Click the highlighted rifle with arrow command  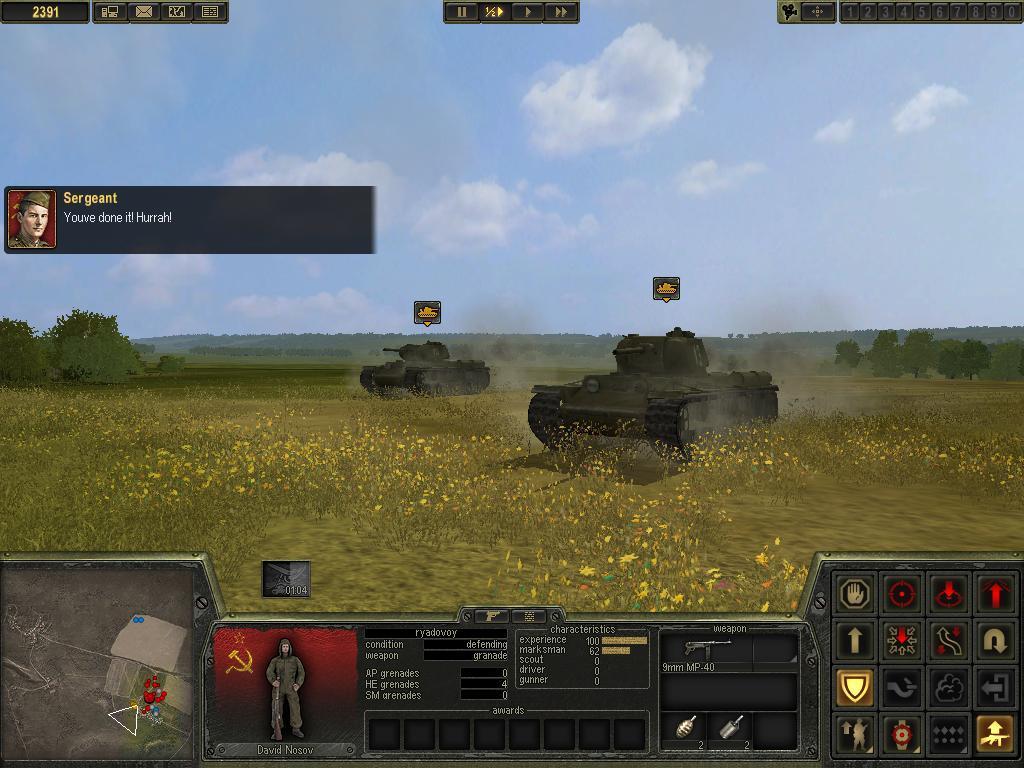click(x=995, y=735)
